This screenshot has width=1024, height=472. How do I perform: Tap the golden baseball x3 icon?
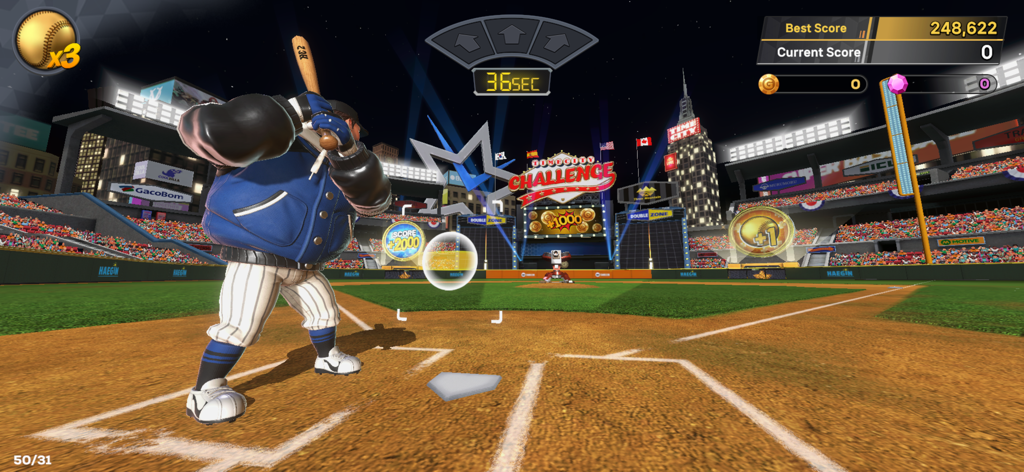click(43, 39)
